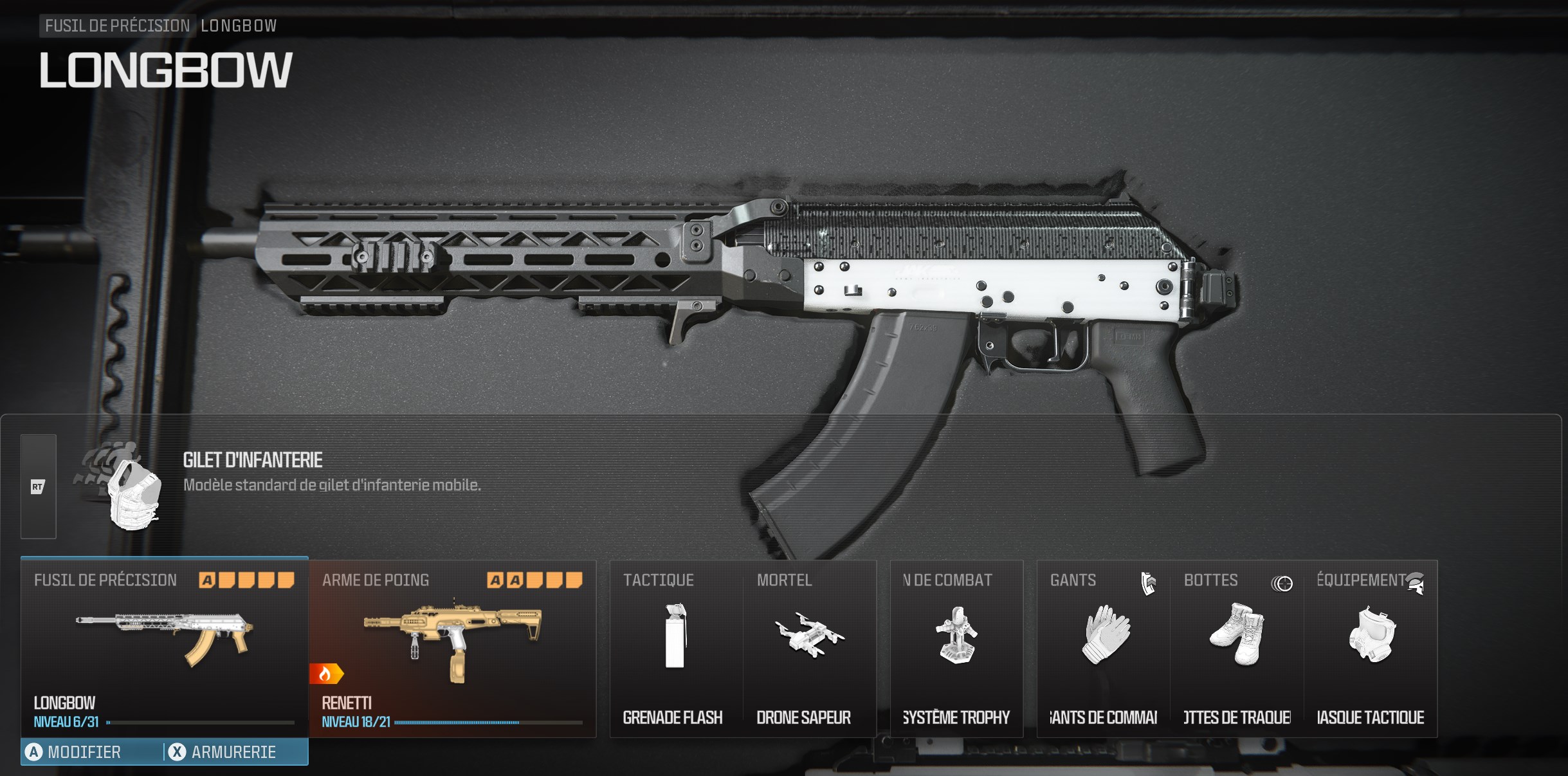Open the FUSIL DE PRÉCISION breadcrumb
The height and width of the screenshot is (776, 1568).
click(116, 26)
